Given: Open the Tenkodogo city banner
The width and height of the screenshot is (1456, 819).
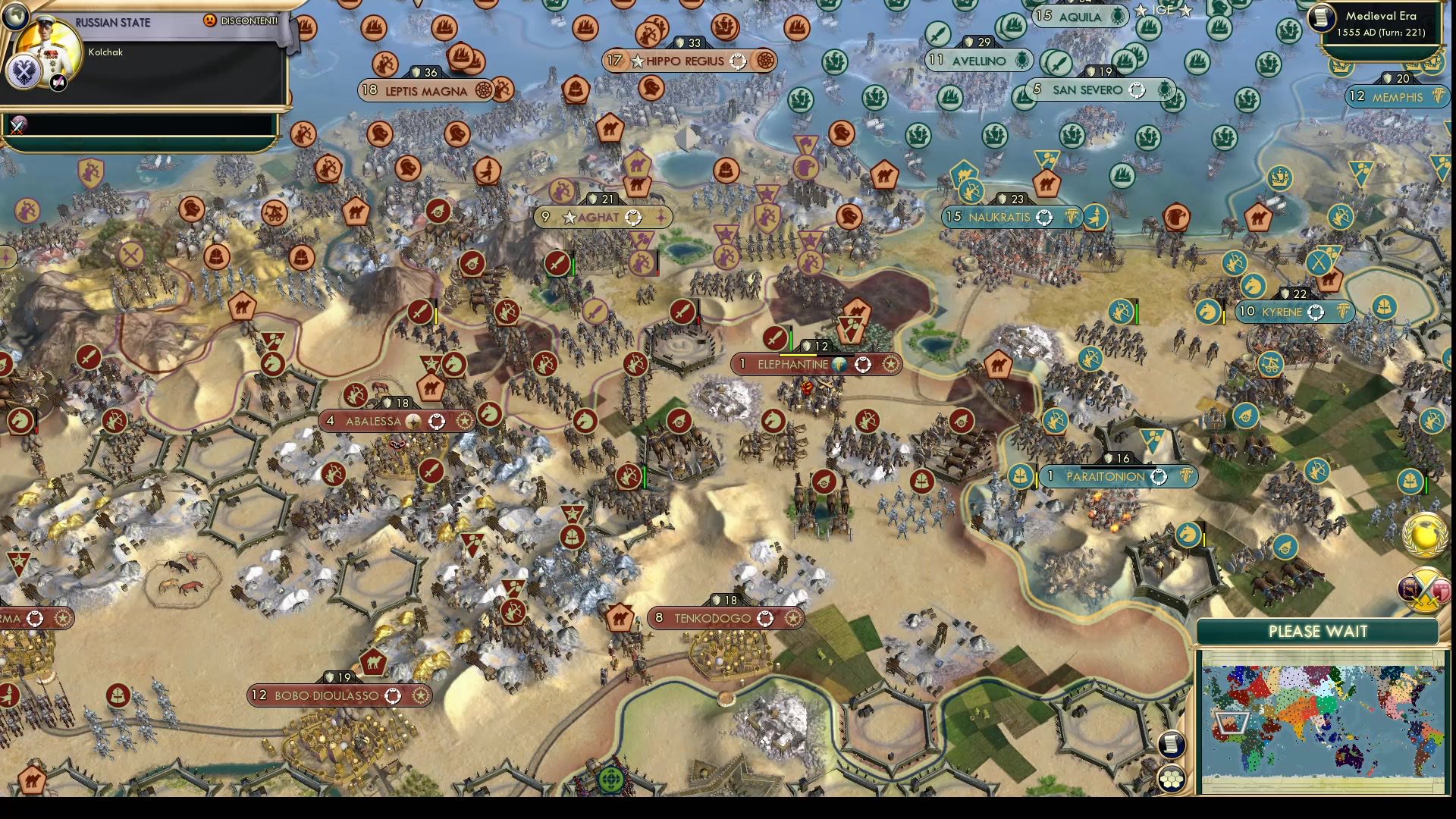Looking at the screenshot, I should tap(713, 619).
